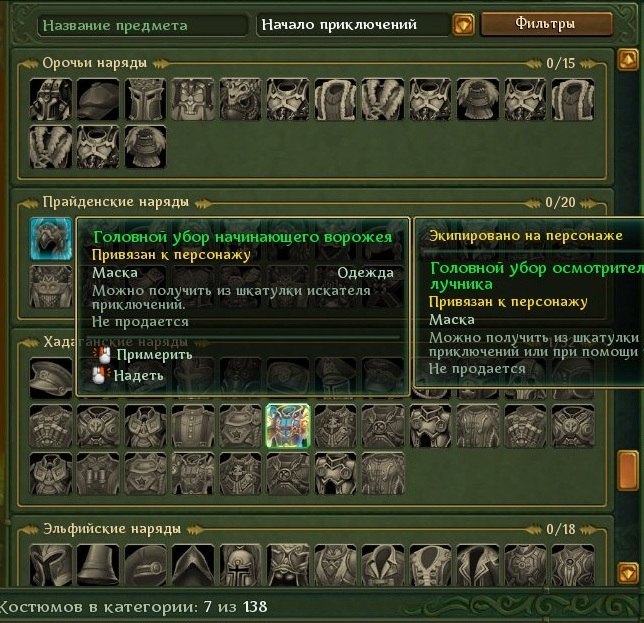Click the scrollbar up arrow button
The height and width of the screenshot is (623, 644).
click(x=628, y=60)
